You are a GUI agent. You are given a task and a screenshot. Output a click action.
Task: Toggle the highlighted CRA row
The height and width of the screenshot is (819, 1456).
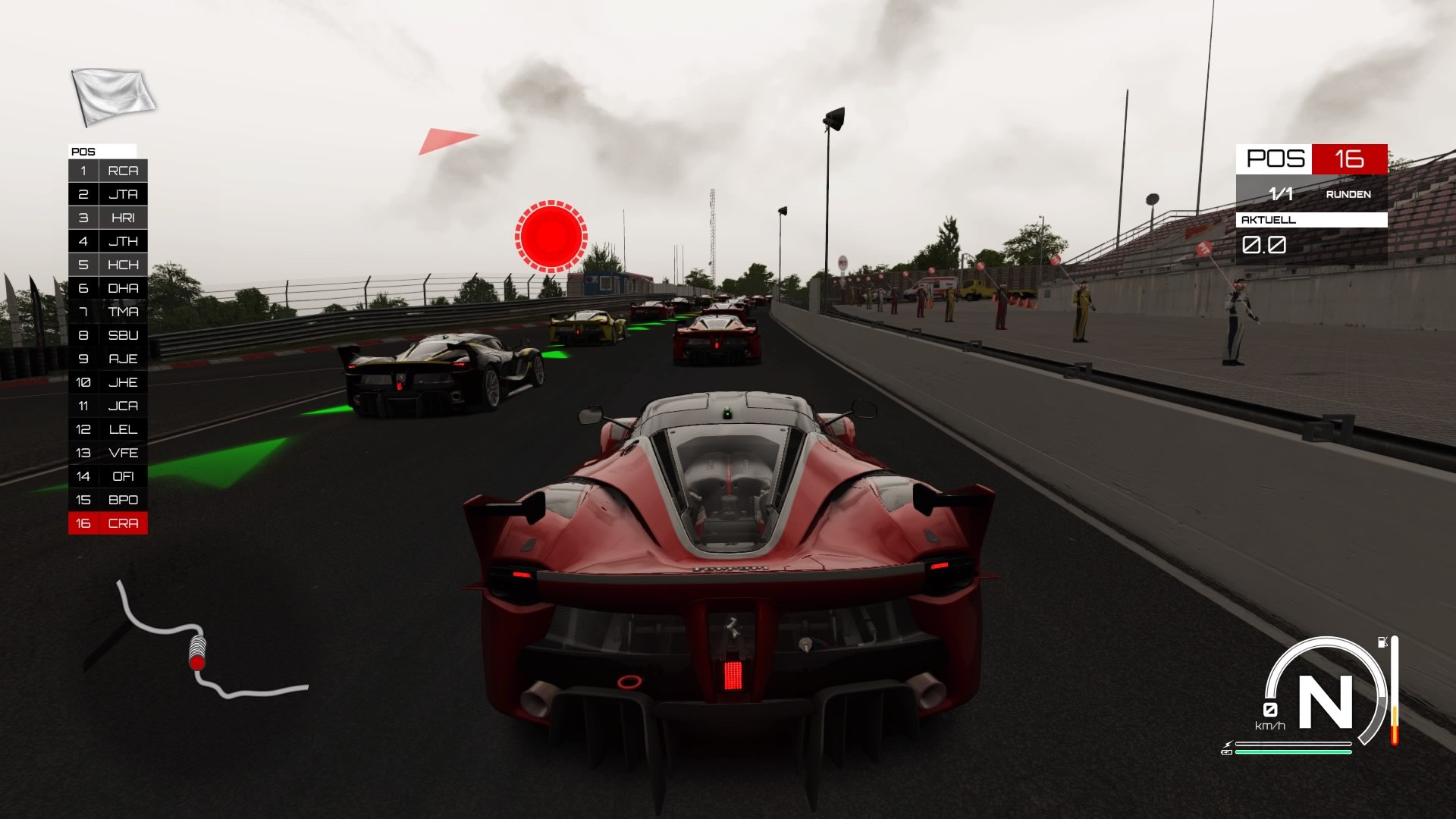click(x=108, y=522)
